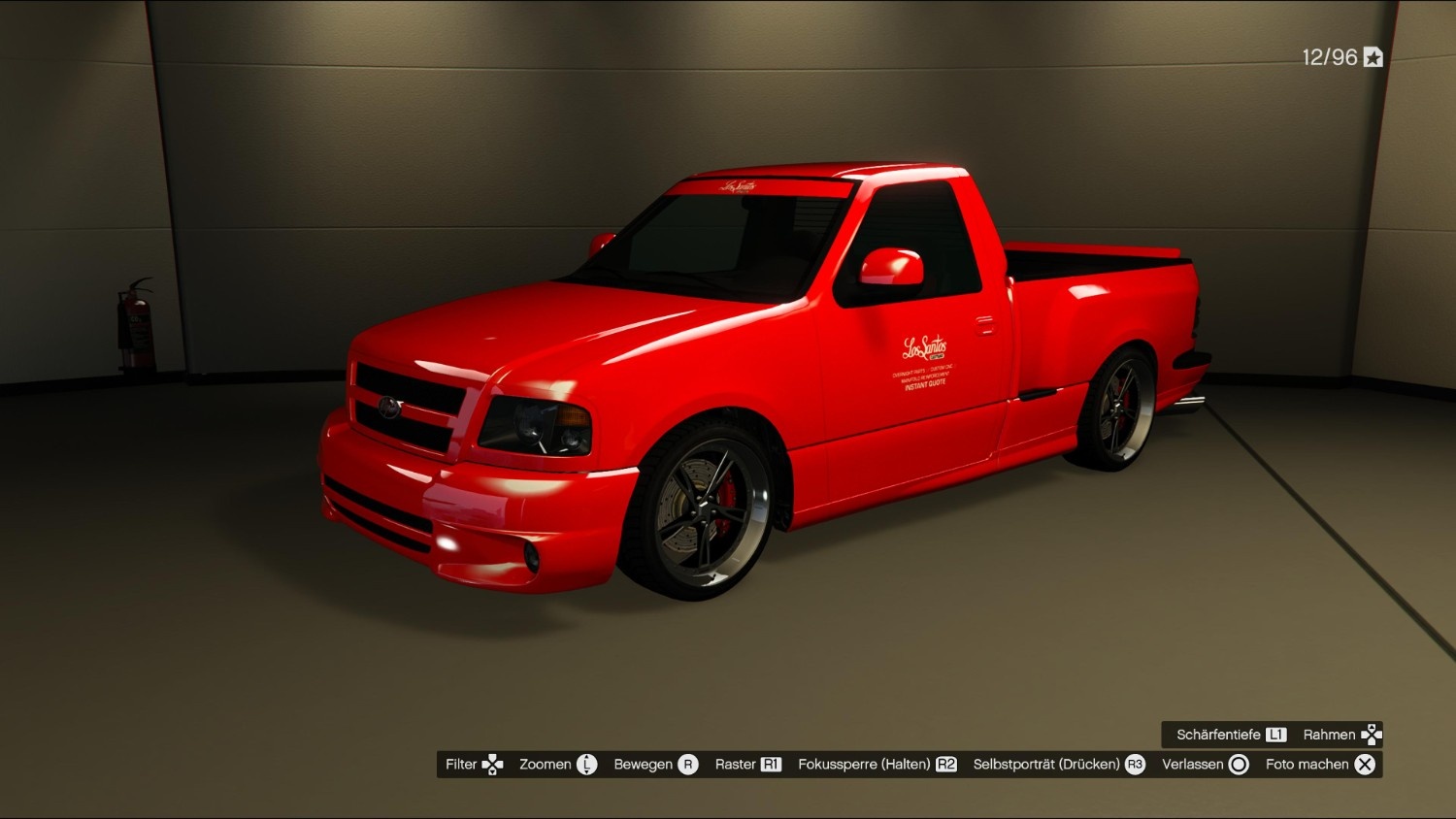
Task: Toggle the Raster grid option
Action: tap(747, 765)
